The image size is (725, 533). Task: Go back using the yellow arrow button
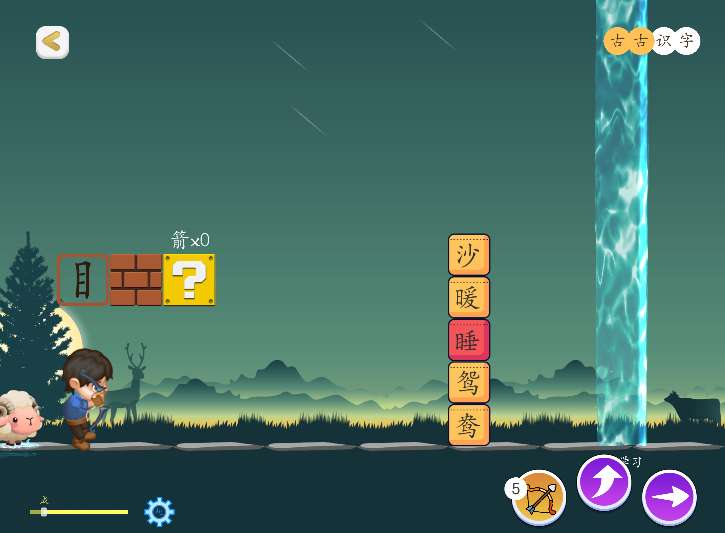tap(52, 42)
